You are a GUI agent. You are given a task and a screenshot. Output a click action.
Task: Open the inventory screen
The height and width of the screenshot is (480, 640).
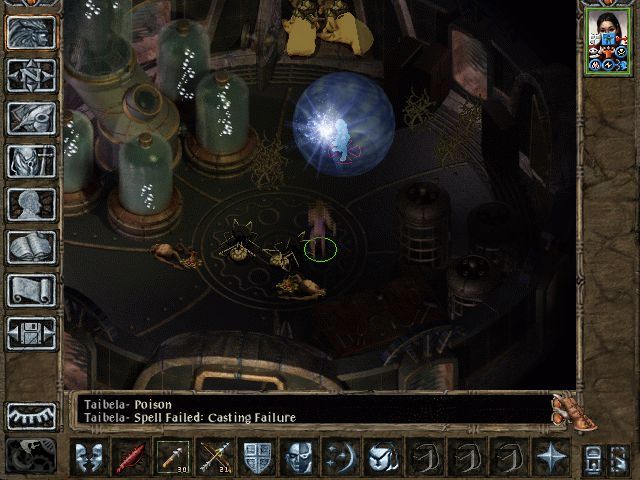pos(31,160)
